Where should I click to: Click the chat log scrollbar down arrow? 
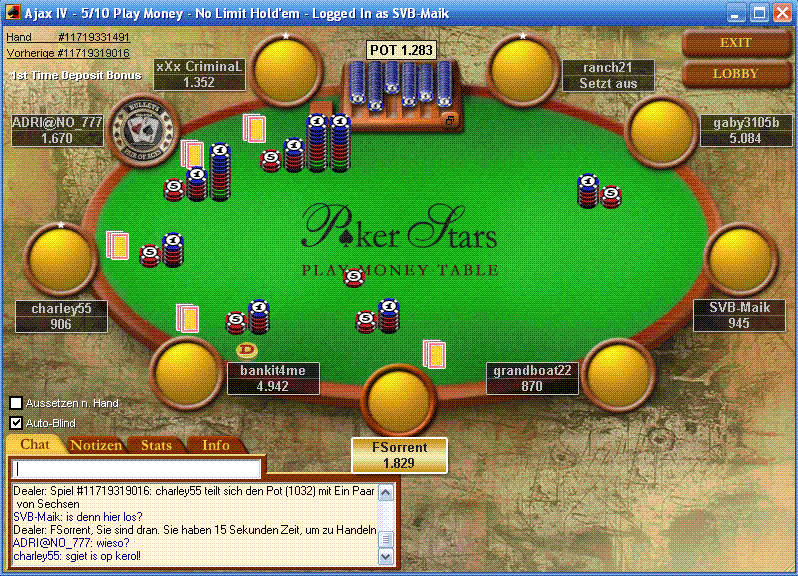pyautogui.click(x=387, y=556)
